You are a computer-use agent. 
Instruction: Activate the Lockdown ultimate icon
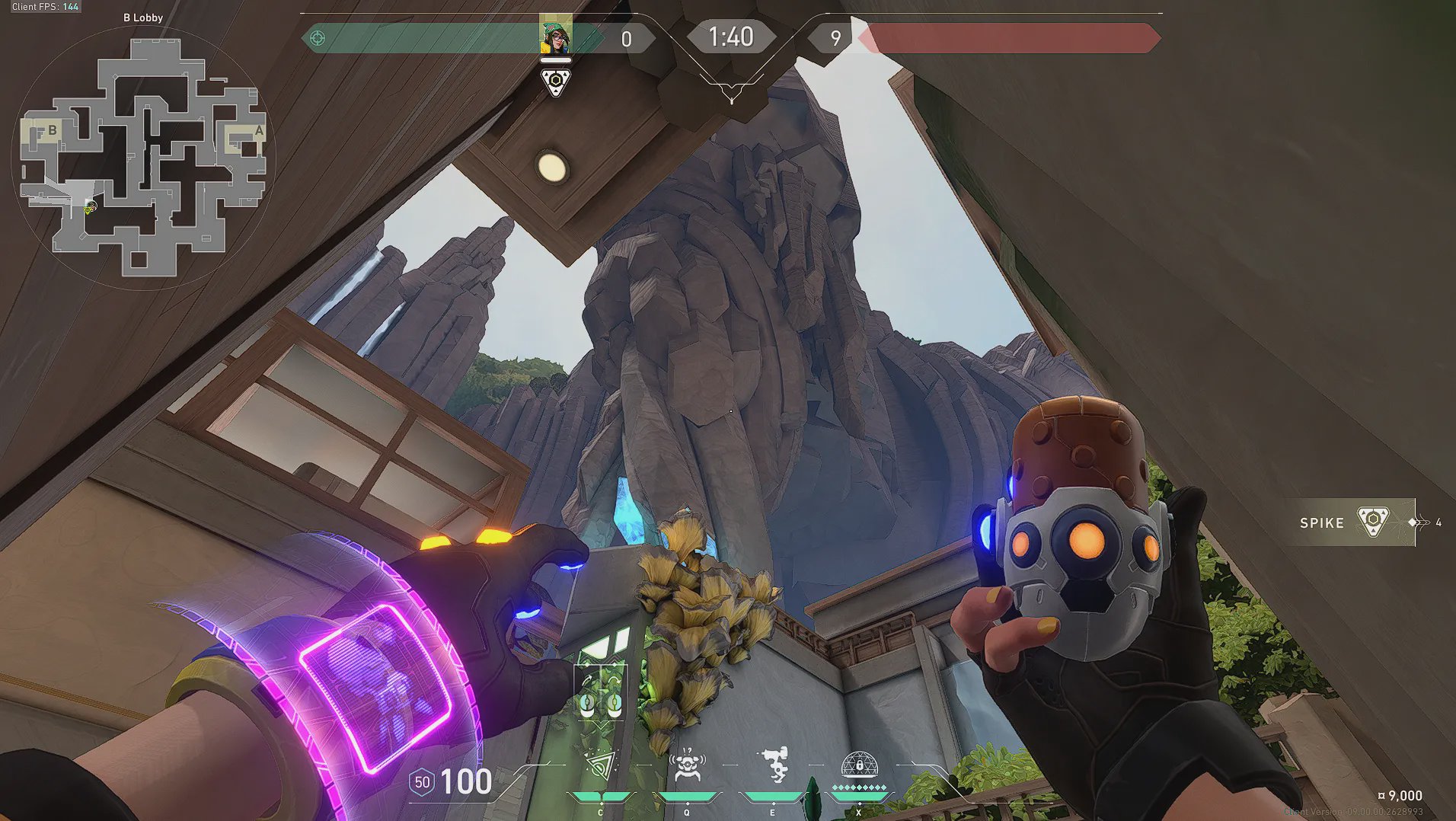[859, 765]
